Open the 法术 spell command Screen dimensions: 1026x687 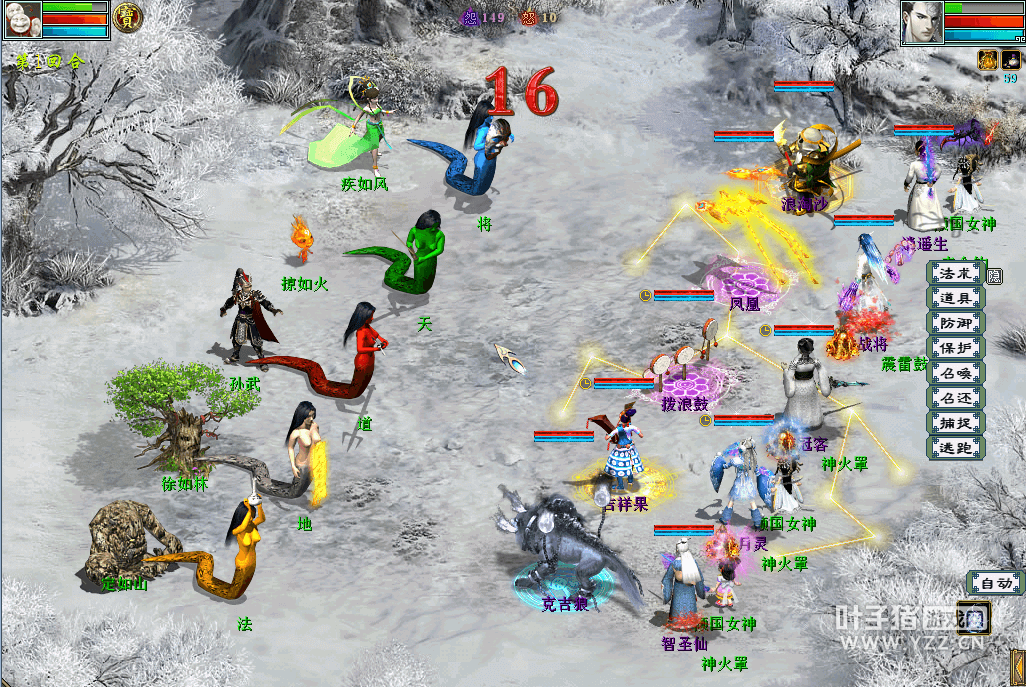[x=955, y=273]
